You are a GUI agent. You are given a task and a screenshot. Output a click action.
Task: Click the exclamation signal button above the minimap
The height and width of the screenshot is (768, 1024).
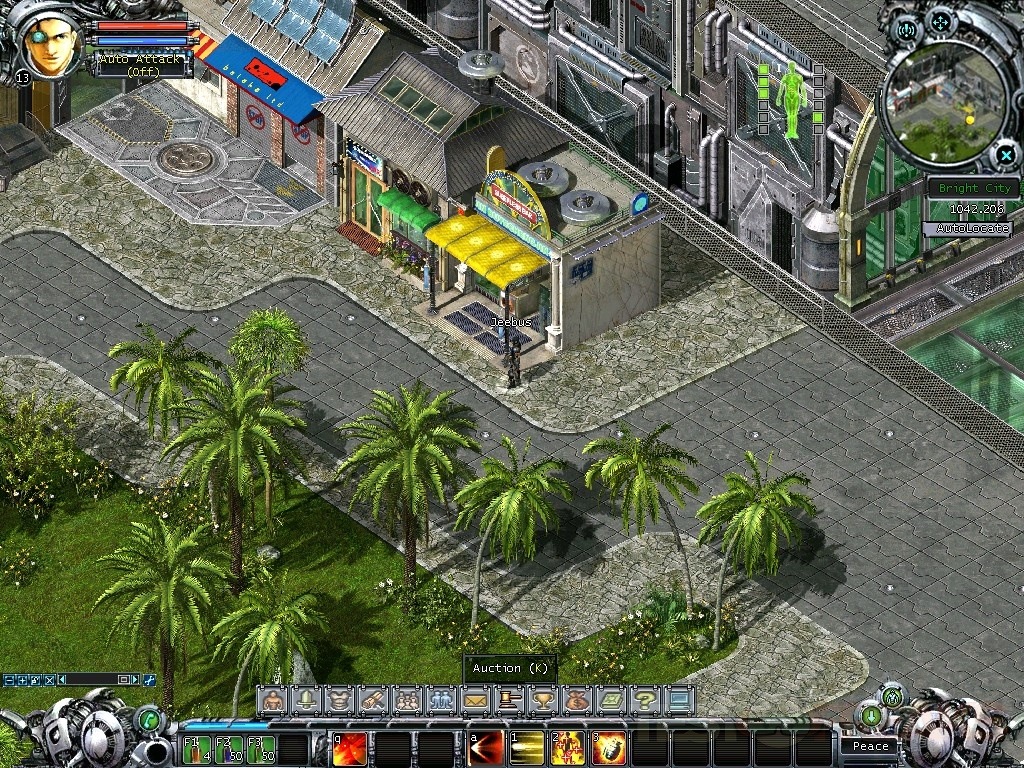[908, 29]
